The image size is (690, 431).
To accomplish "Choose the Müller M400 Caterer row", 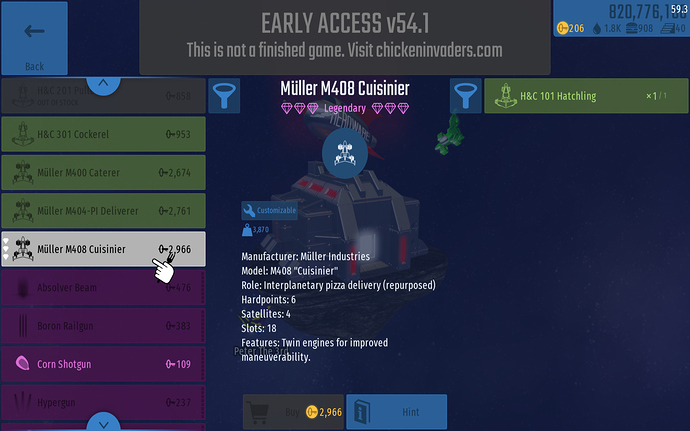I will click(x=103, y=173).
